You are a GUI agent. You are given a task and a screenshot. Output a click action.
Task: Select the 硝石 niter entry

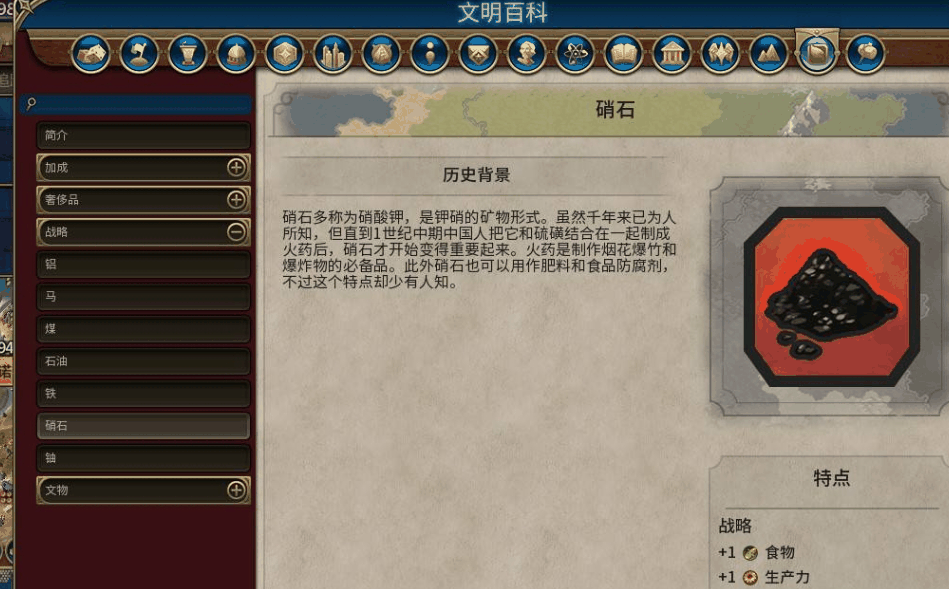point(143,426)
